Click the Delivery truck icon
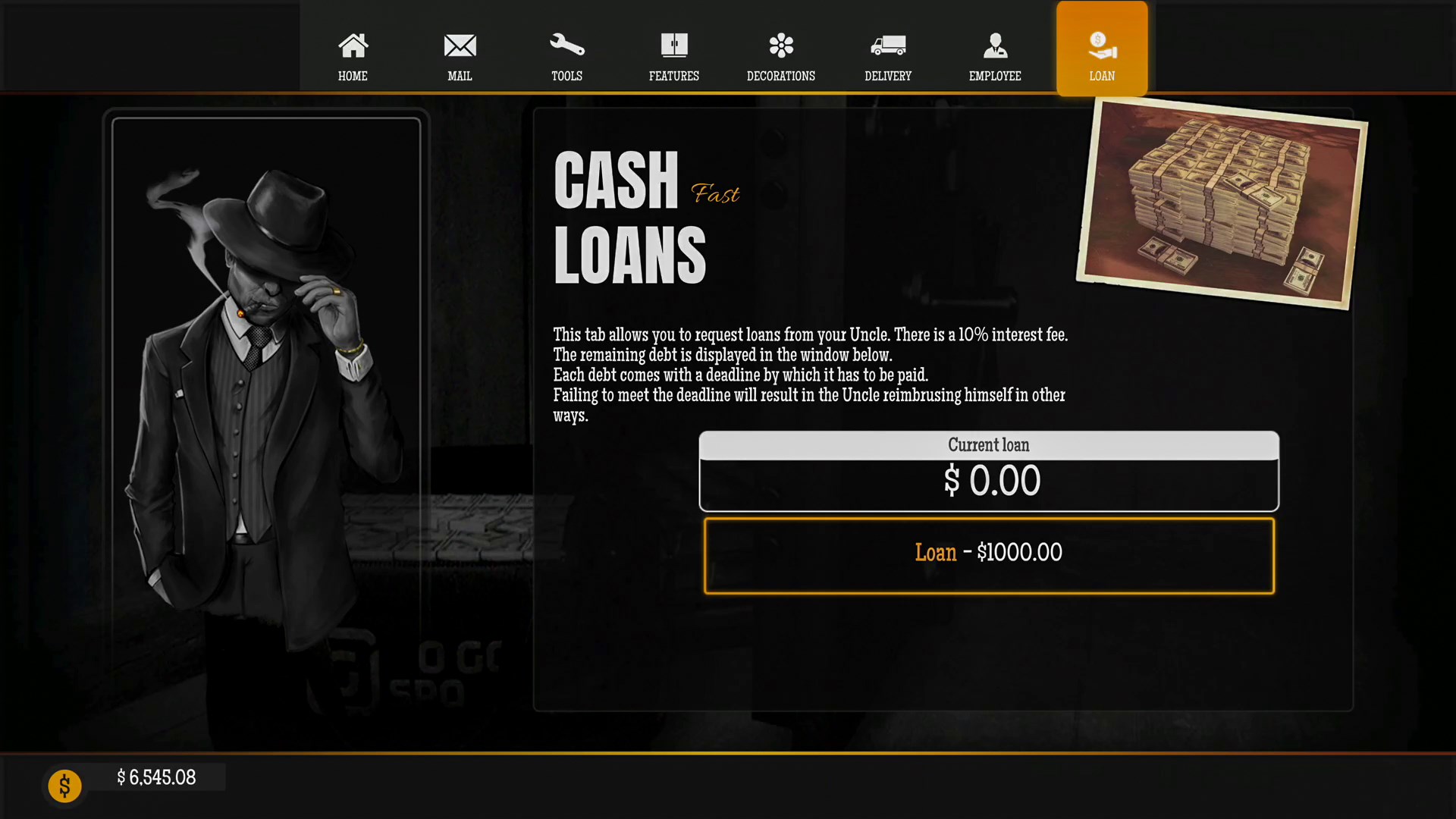The height and width of the screenshot is (819, 1456). [887, 45]
